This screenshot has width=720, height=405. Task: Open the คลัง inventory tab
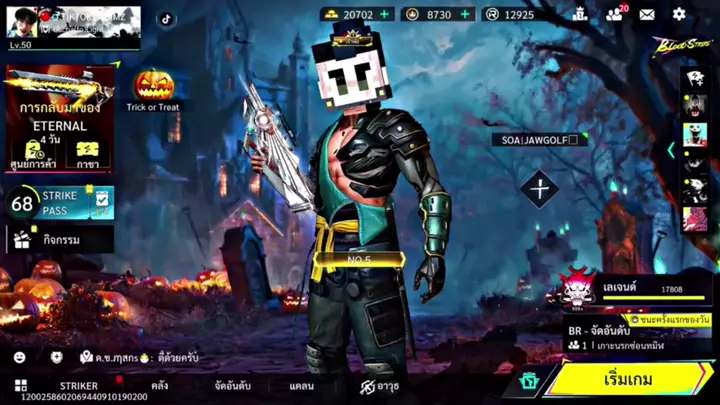[159, 385]
